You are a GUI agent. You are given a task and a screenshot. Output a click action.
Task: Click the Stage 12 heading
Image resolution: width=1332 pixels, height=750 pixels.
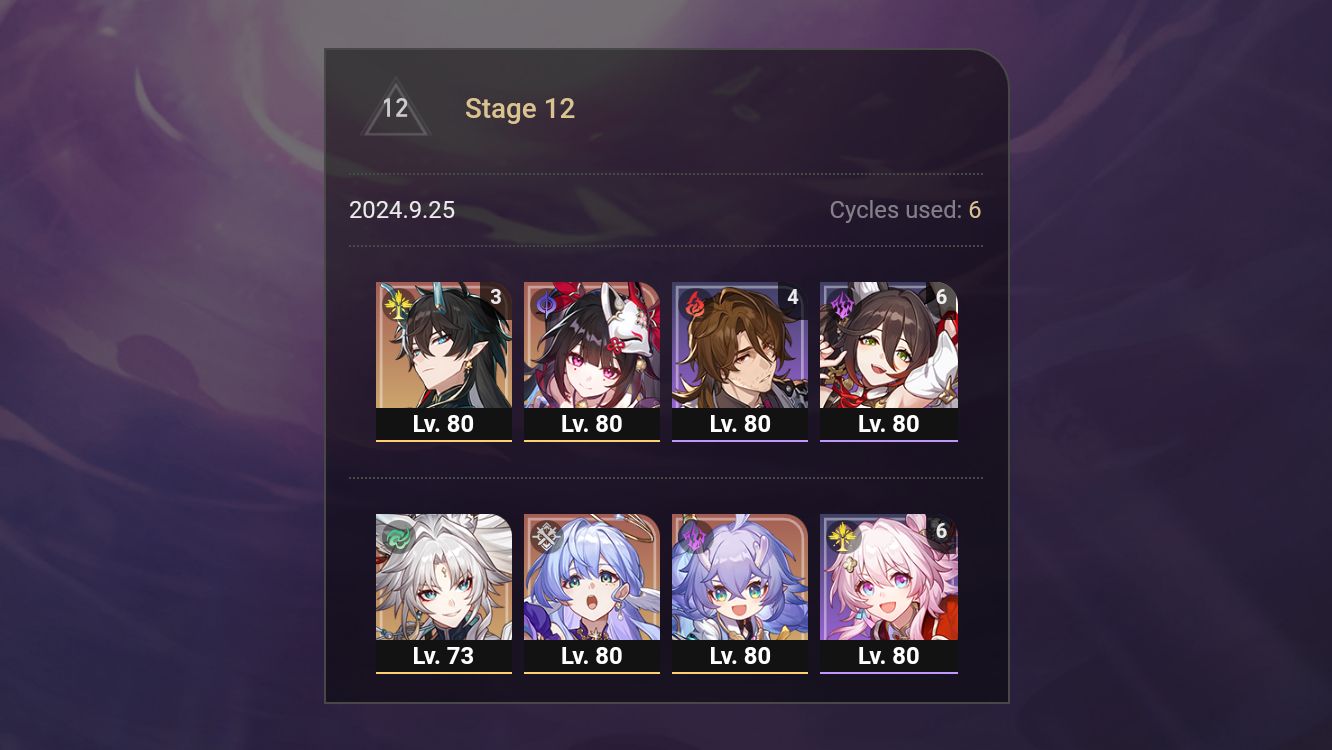(x=520, y=108)
